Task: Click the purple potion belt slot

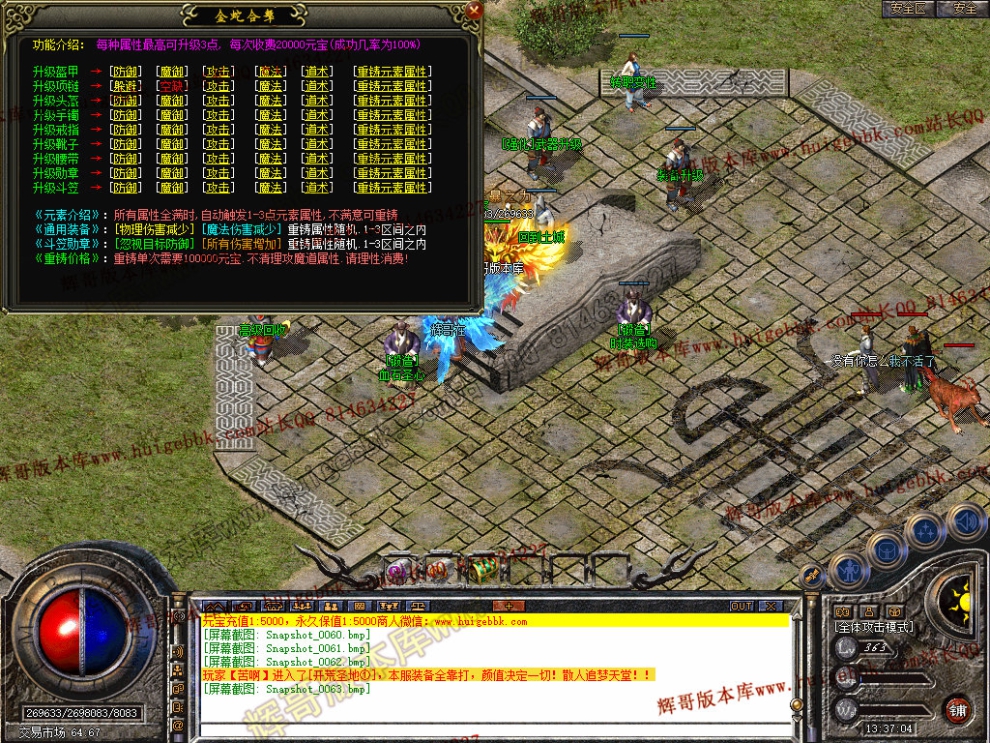Action: [397, 571]
